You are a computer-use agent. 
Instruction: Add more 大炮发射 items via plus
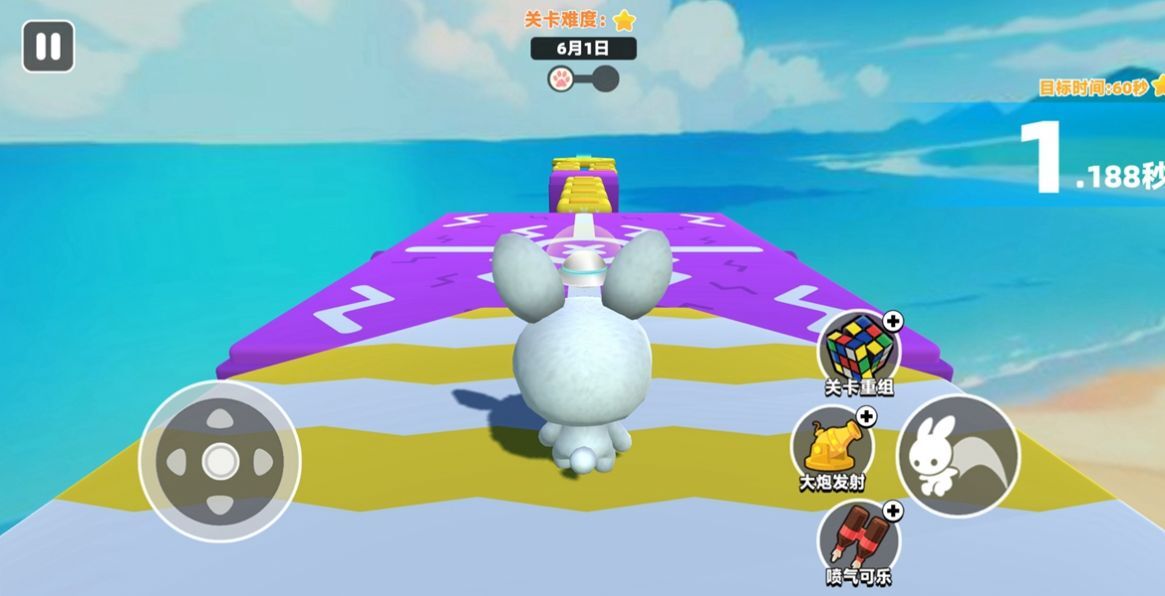coord(866,416)
